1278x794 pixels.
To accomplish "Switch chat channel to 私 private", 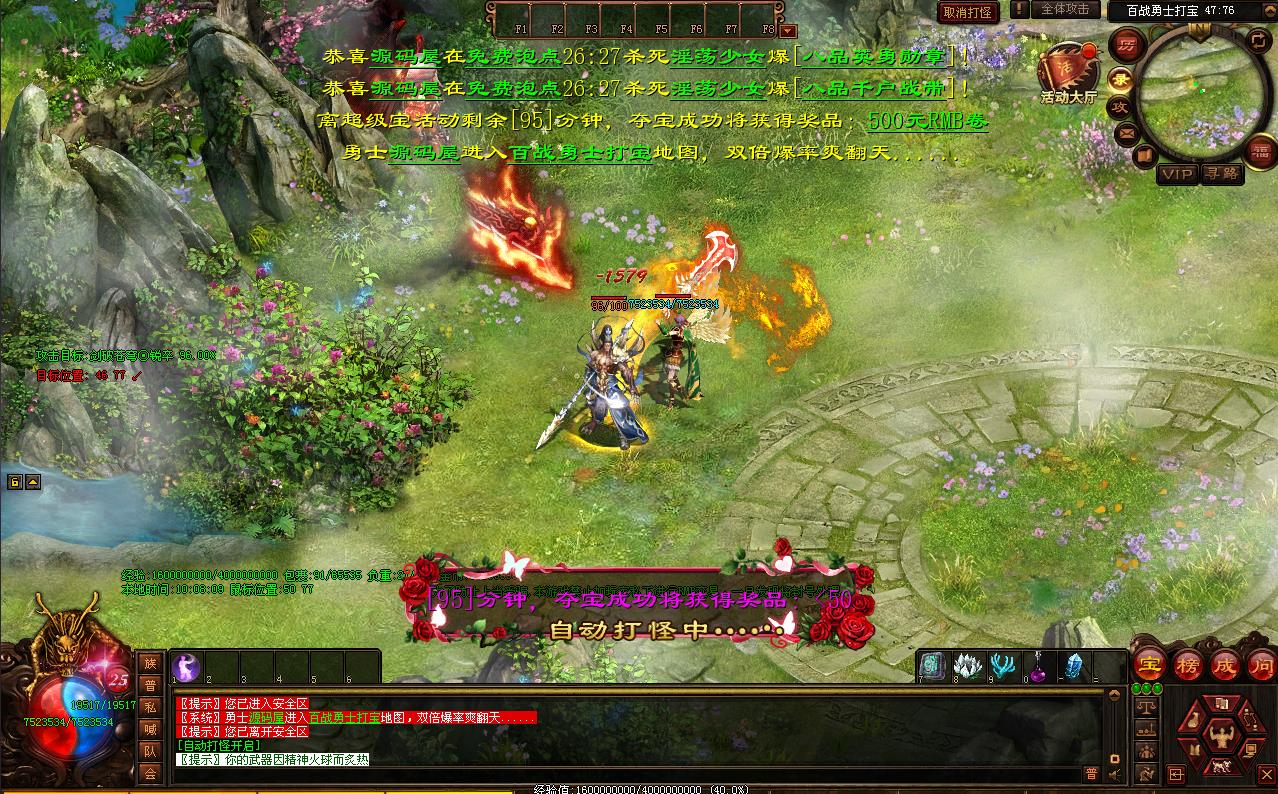I will pyautogui.click(x=150, y=707).
